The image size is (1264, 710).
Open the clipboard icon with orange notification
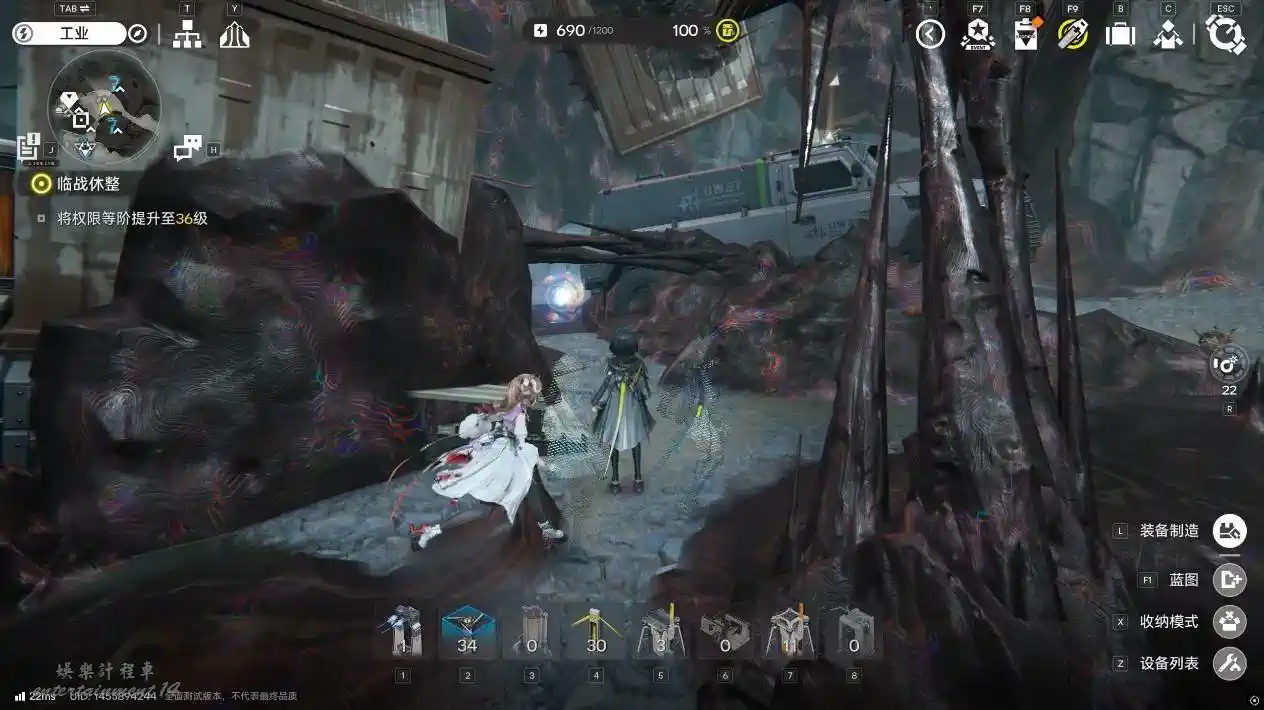coord(1025,34)
